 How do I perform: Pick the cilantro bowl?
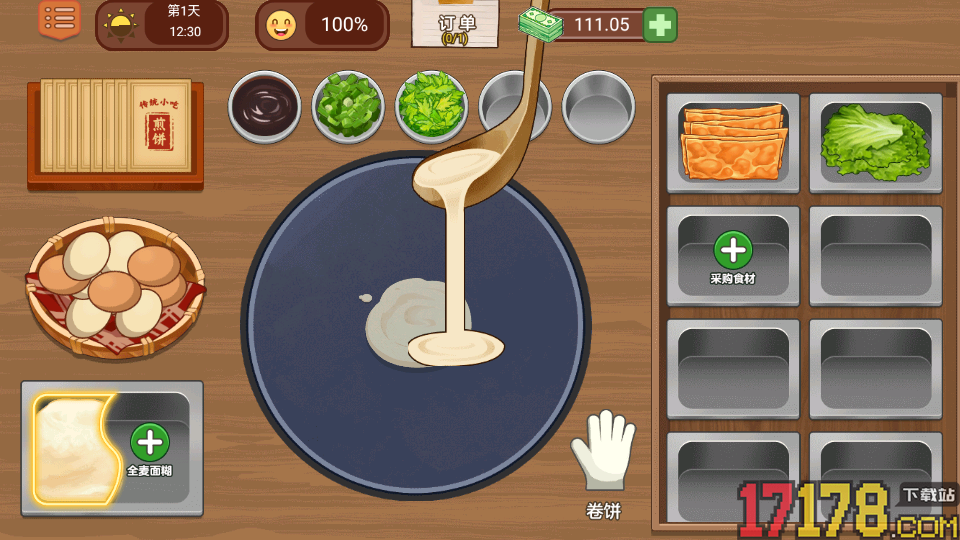click(x=432, y=104)
